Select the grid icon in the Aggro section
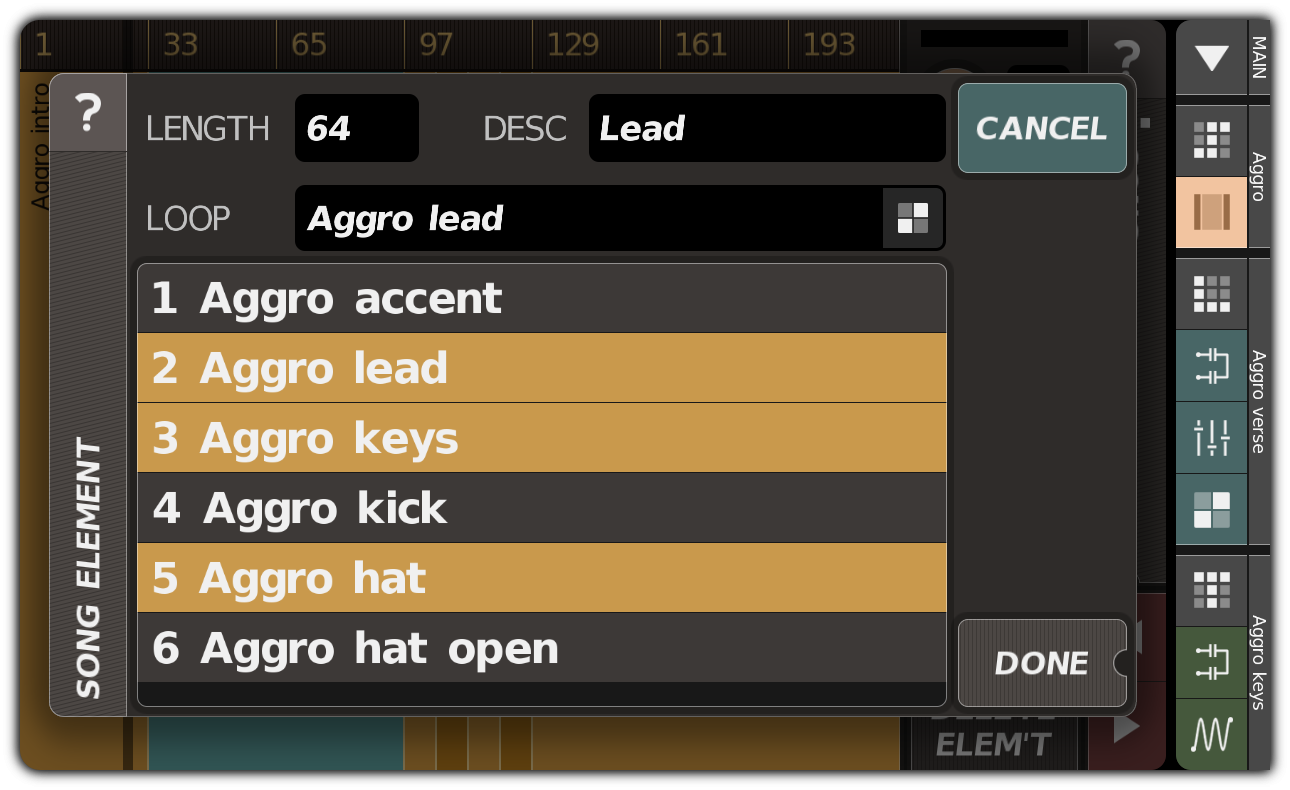 tap(1211, 140)
